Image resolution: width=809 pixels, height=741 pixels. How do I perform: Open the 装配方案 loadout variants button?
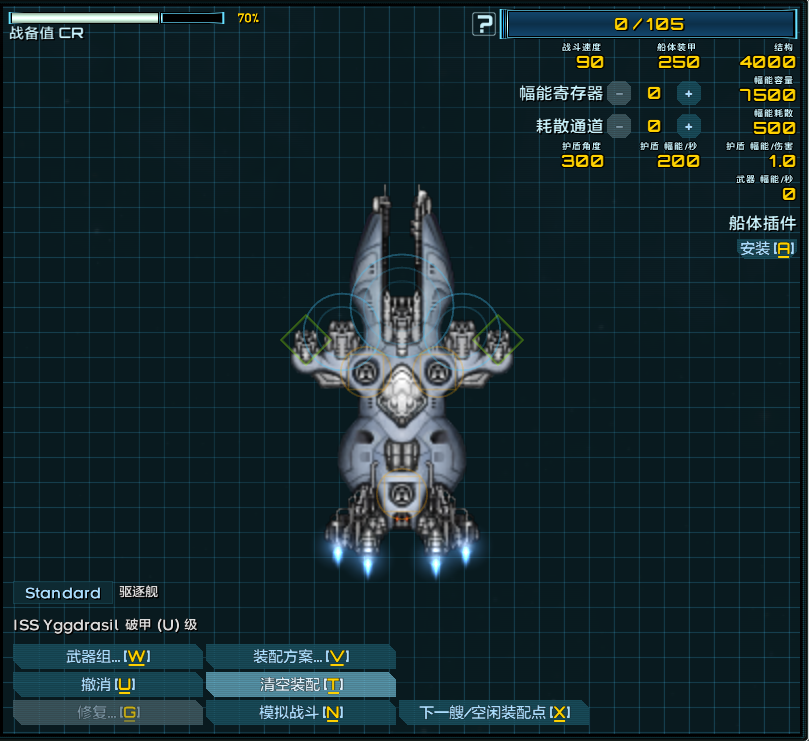point(300,656)
